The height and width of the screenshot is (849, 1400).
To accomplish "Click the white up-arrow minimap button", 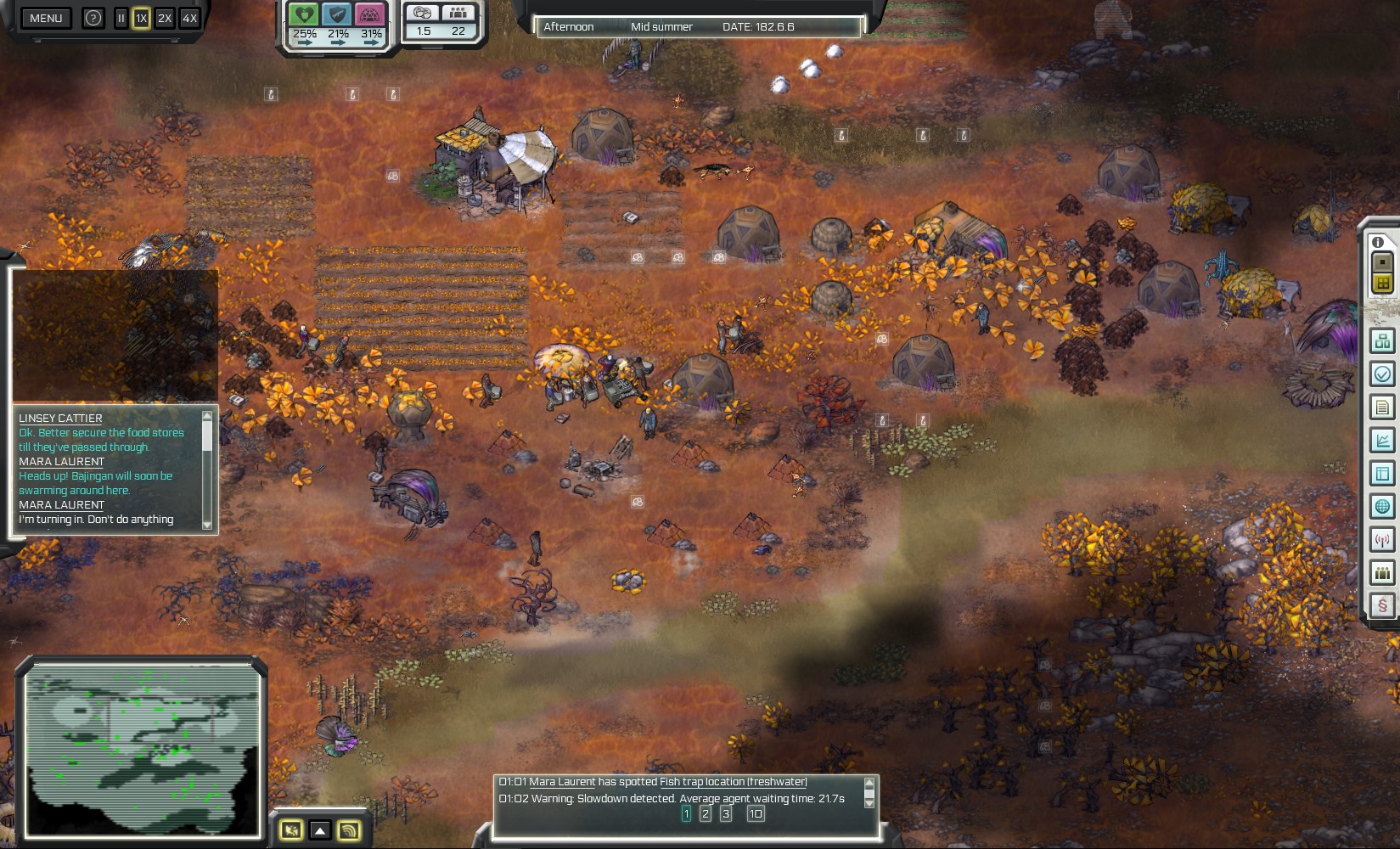I will click(x=319, y=830).
